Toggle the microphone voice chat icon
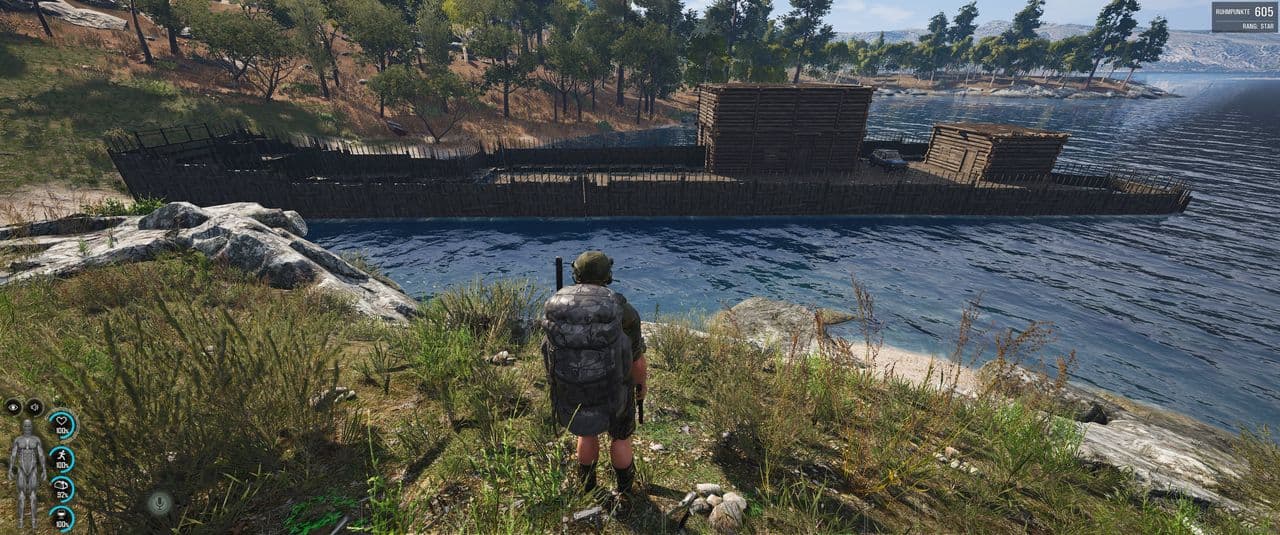The width and height of the screenshot is (1280, 535). [160, 503]
